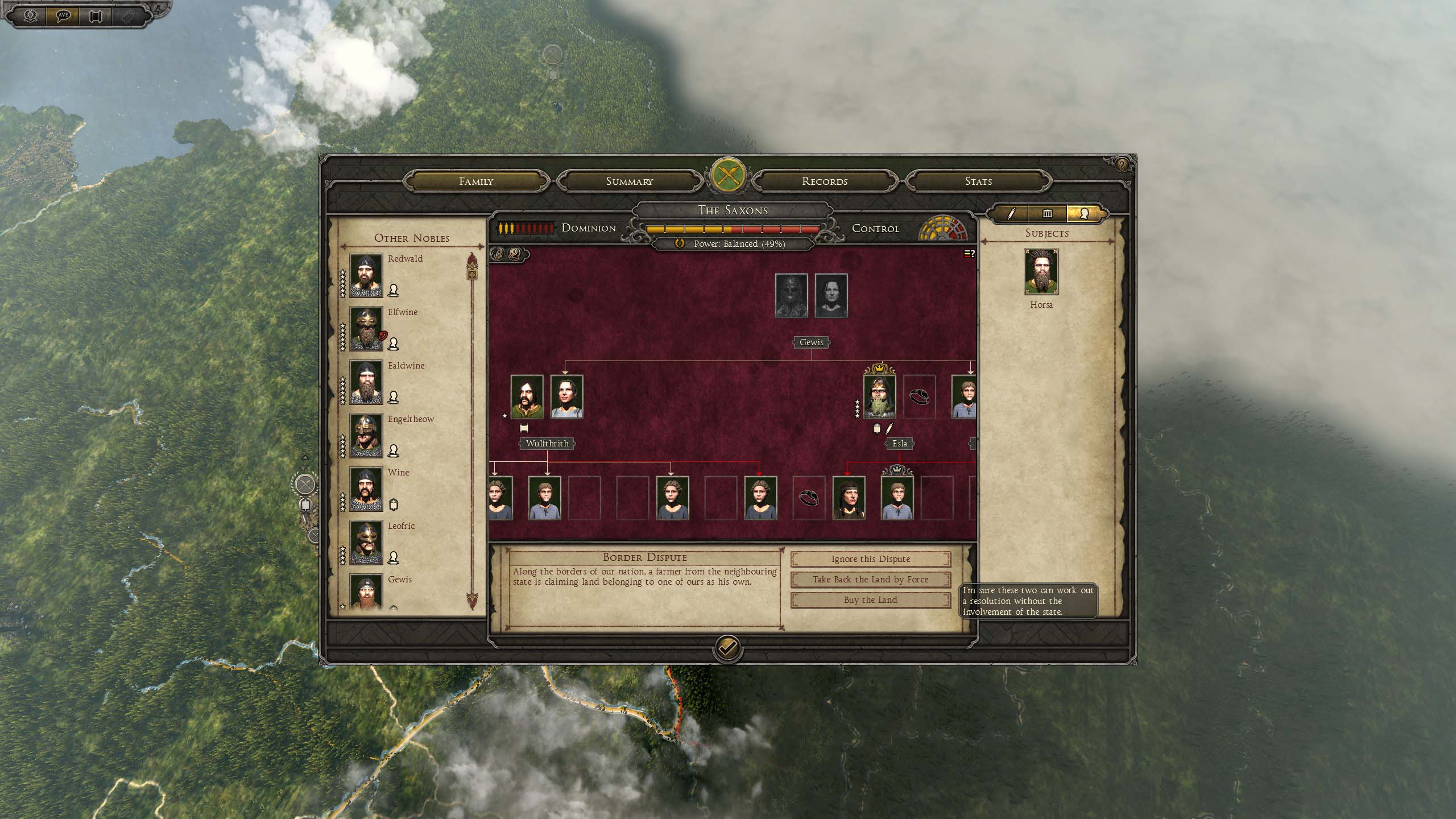Select the crowned king Esla portrait
Screen dimensions: 1456x819
coord(879,396)
